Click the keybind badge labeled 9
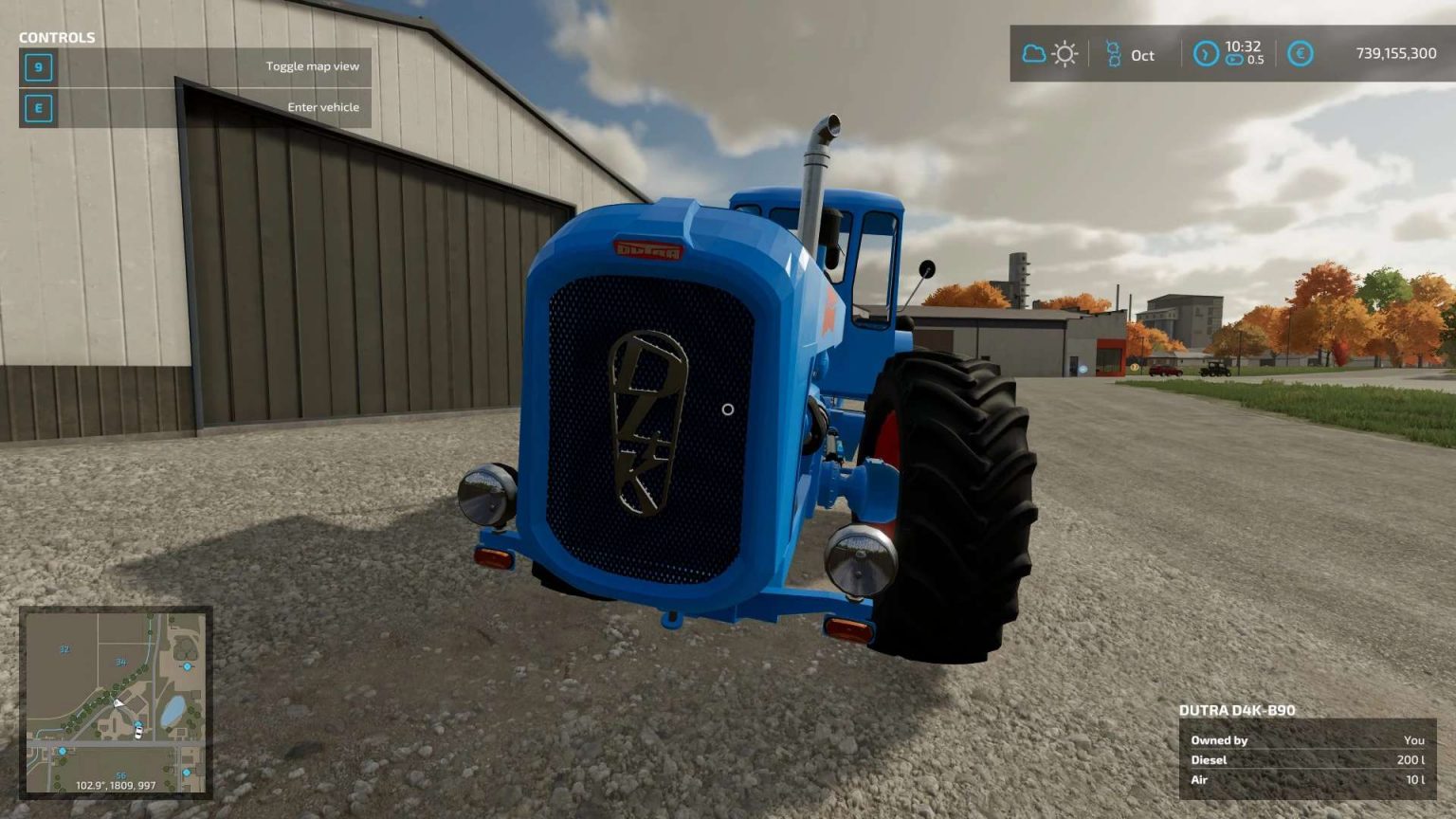Image resolution: width=1456 pixels, height=819 pixels. 37,67
